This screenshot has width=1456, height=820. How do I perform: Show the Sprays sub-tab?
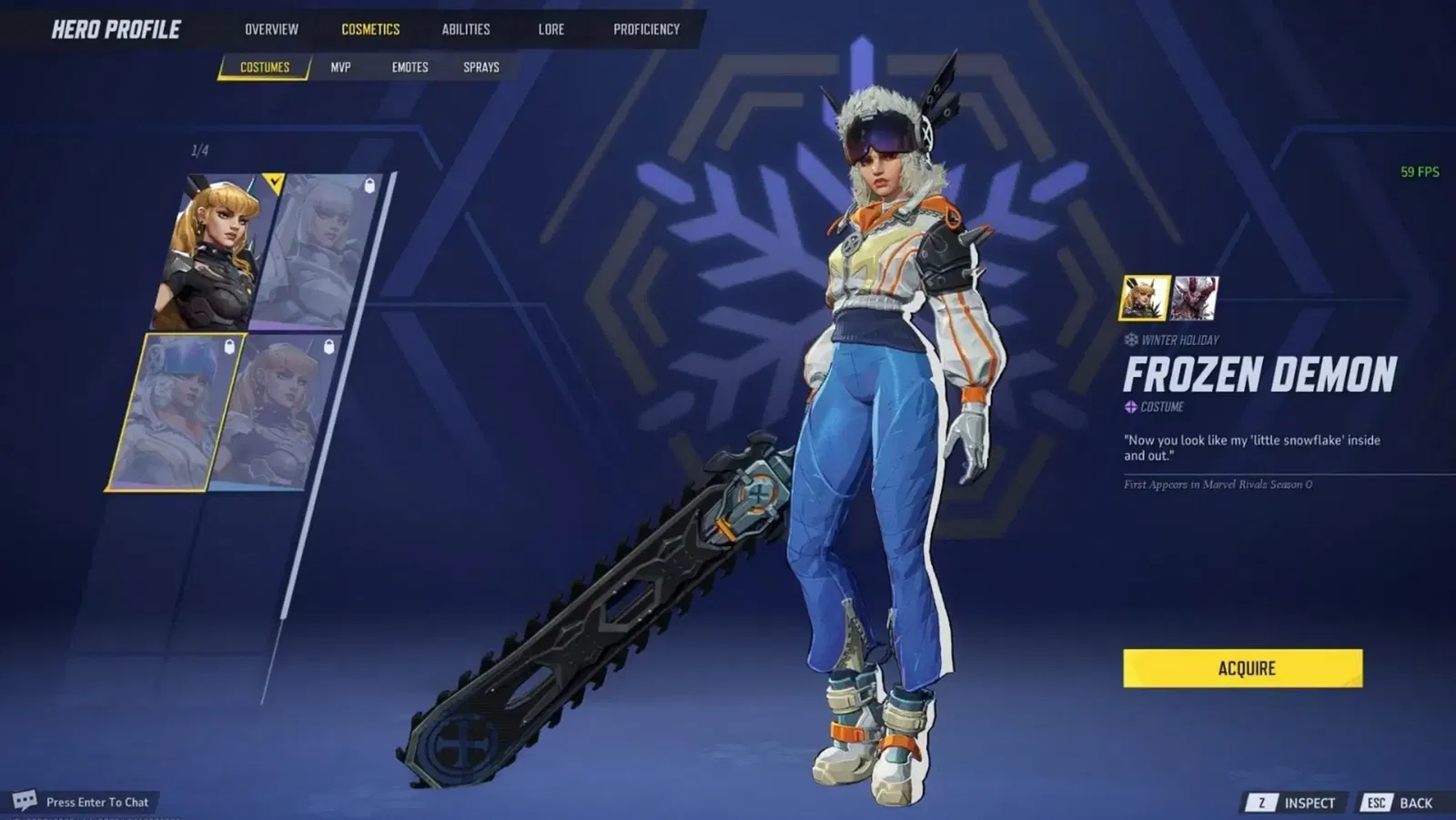click(x=481, y=67)
